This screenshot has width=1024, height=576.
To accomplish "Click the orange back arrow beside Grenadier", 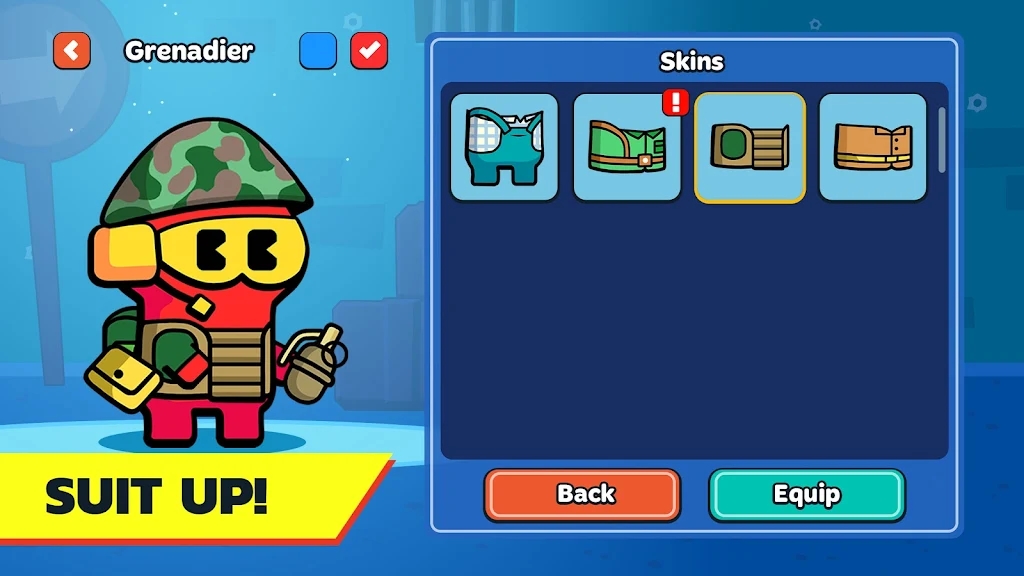I will [72, 51].
